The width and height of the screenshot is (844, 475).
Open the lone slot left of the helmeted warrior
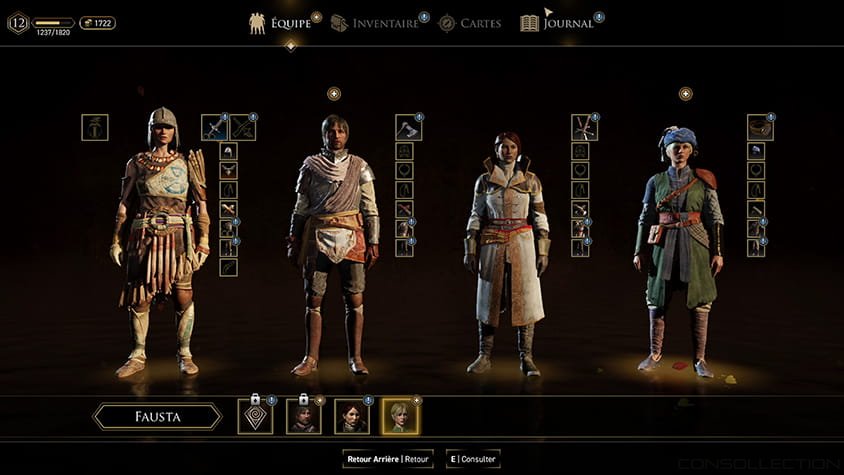(95, 127)
